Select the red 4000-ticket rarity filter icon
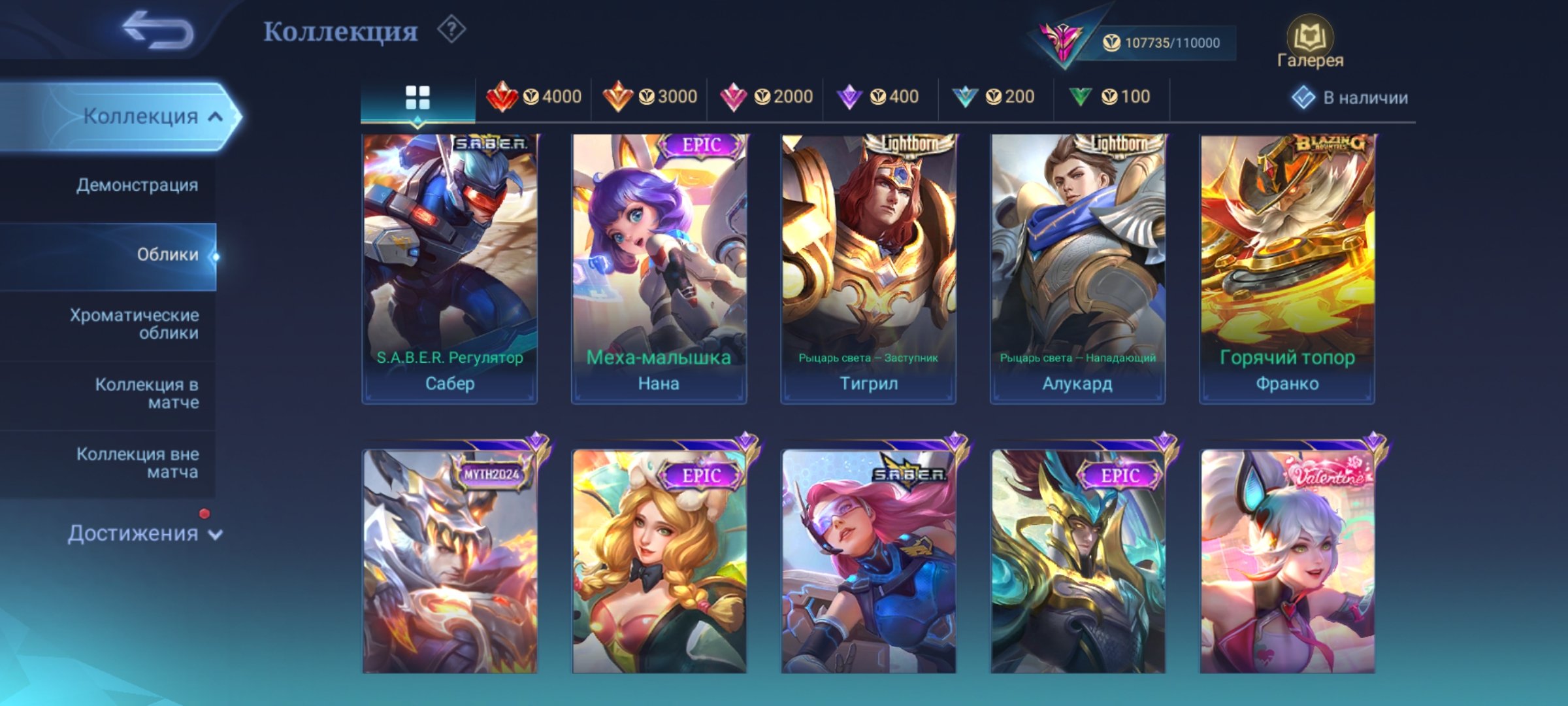Screen dimensions: 1568x706 [503, 97]
